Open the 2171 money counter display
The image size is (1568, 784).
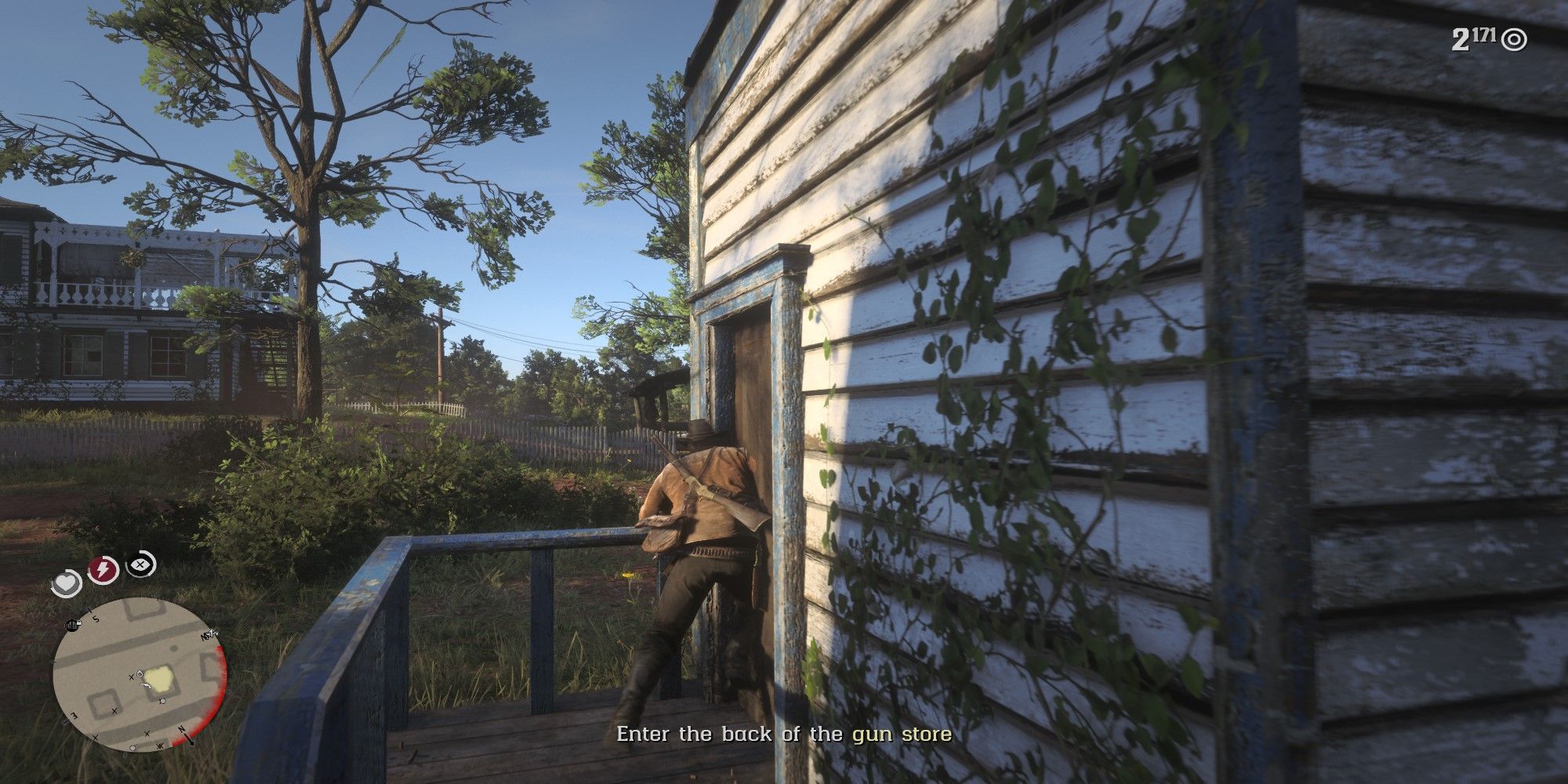[x=1474, y=37]
